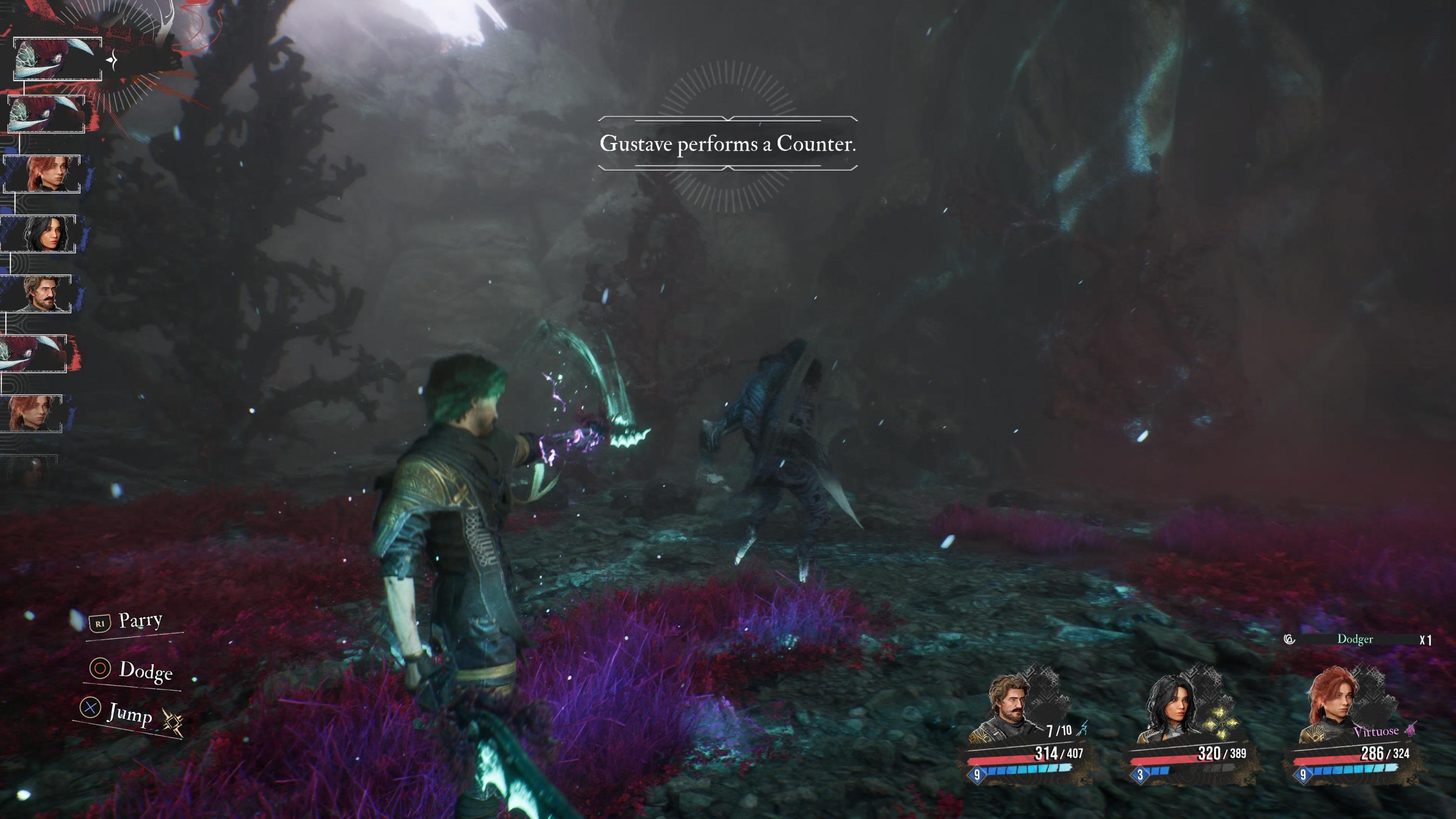Check Maelle's Virtuose stance label

[1376, 731]
